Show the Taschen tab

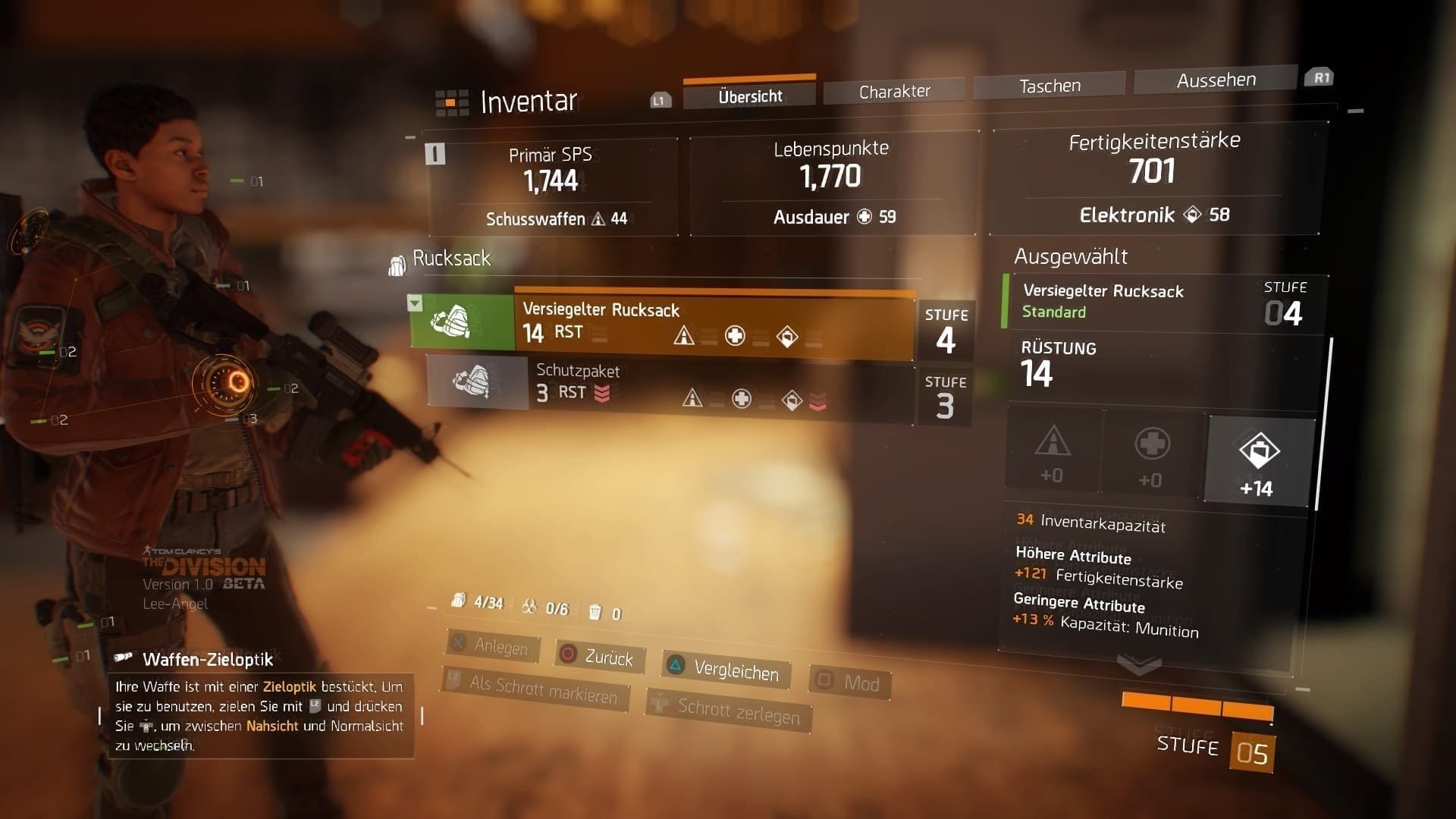(1050, 86)
